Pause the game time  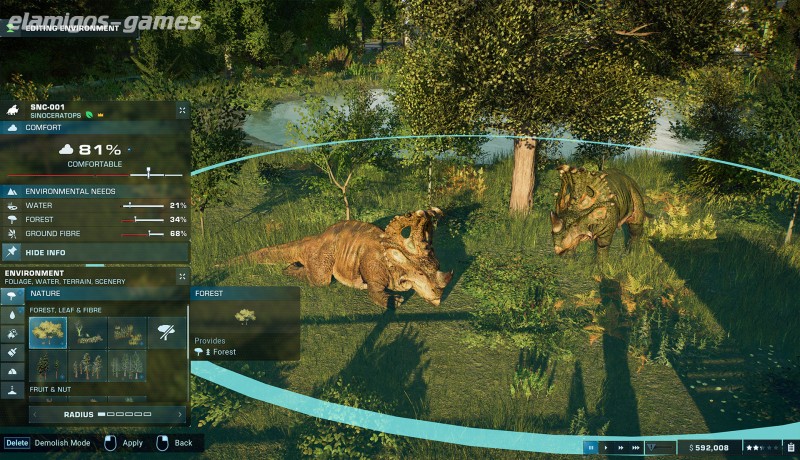[591, 448]
